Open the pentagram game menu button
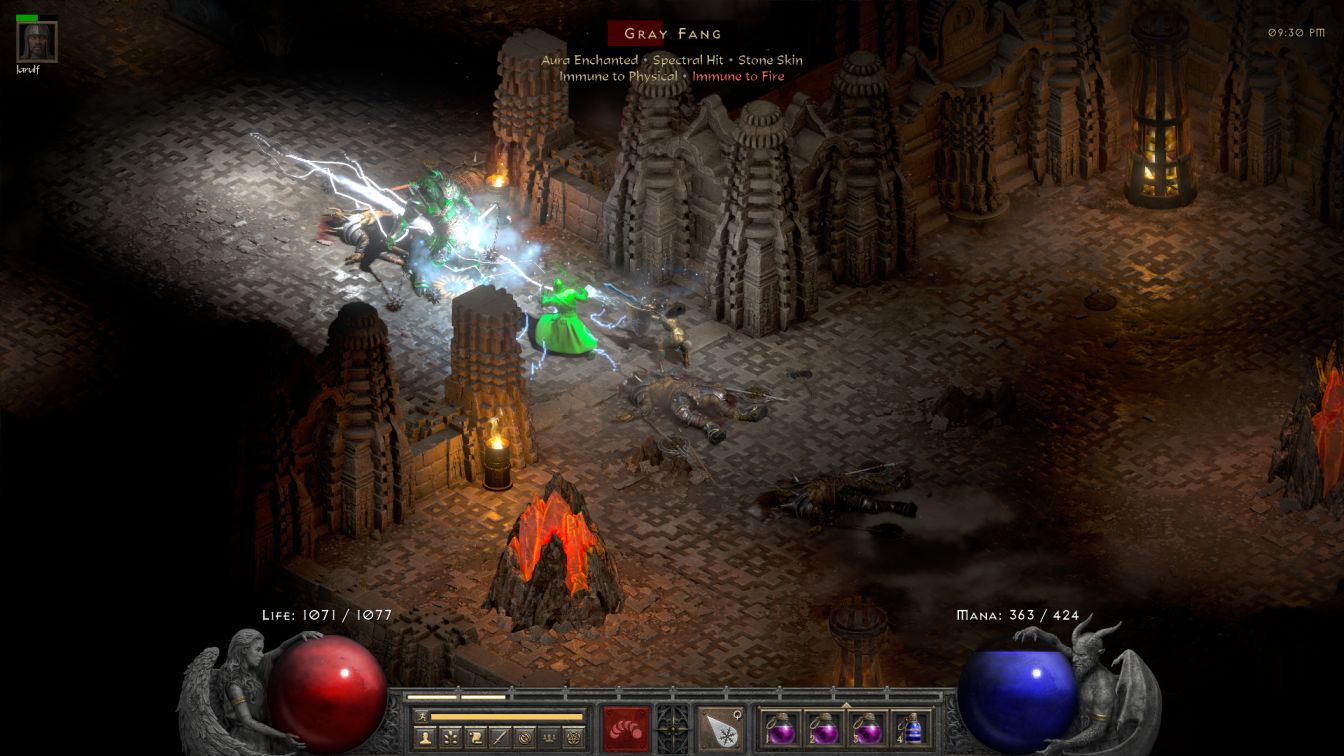 click(573, 738)
